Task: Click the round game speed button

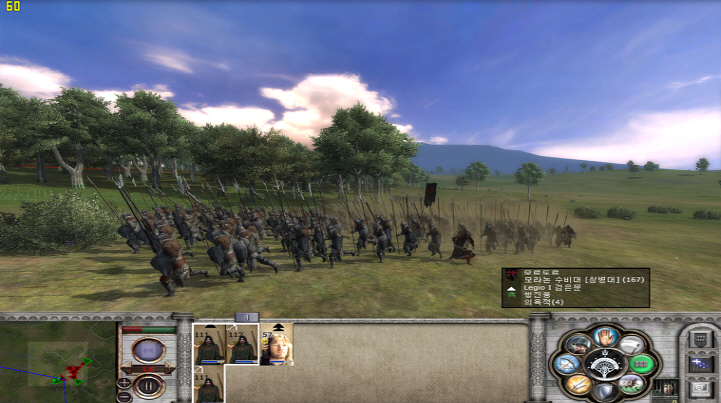Action: click(x=148, y=350)
